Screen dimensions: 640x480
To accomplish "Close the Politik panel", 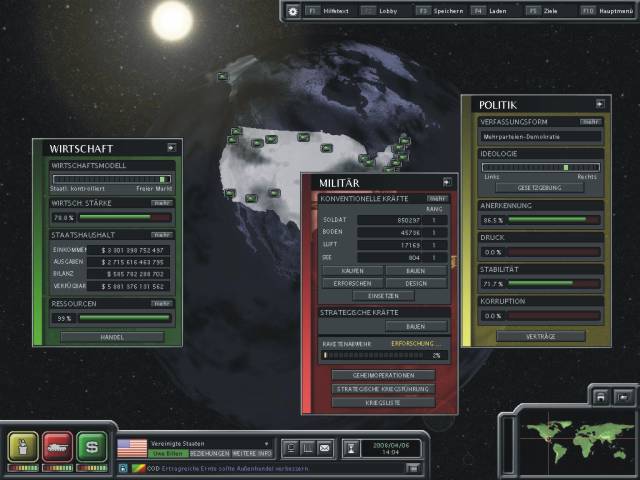I will 600,103.
